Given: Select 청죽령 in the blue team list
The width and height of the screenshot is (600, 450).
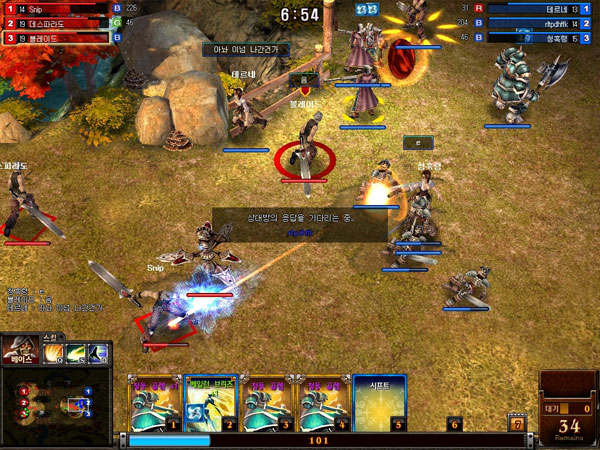Looking at the screenshot, I should (538, 37).
